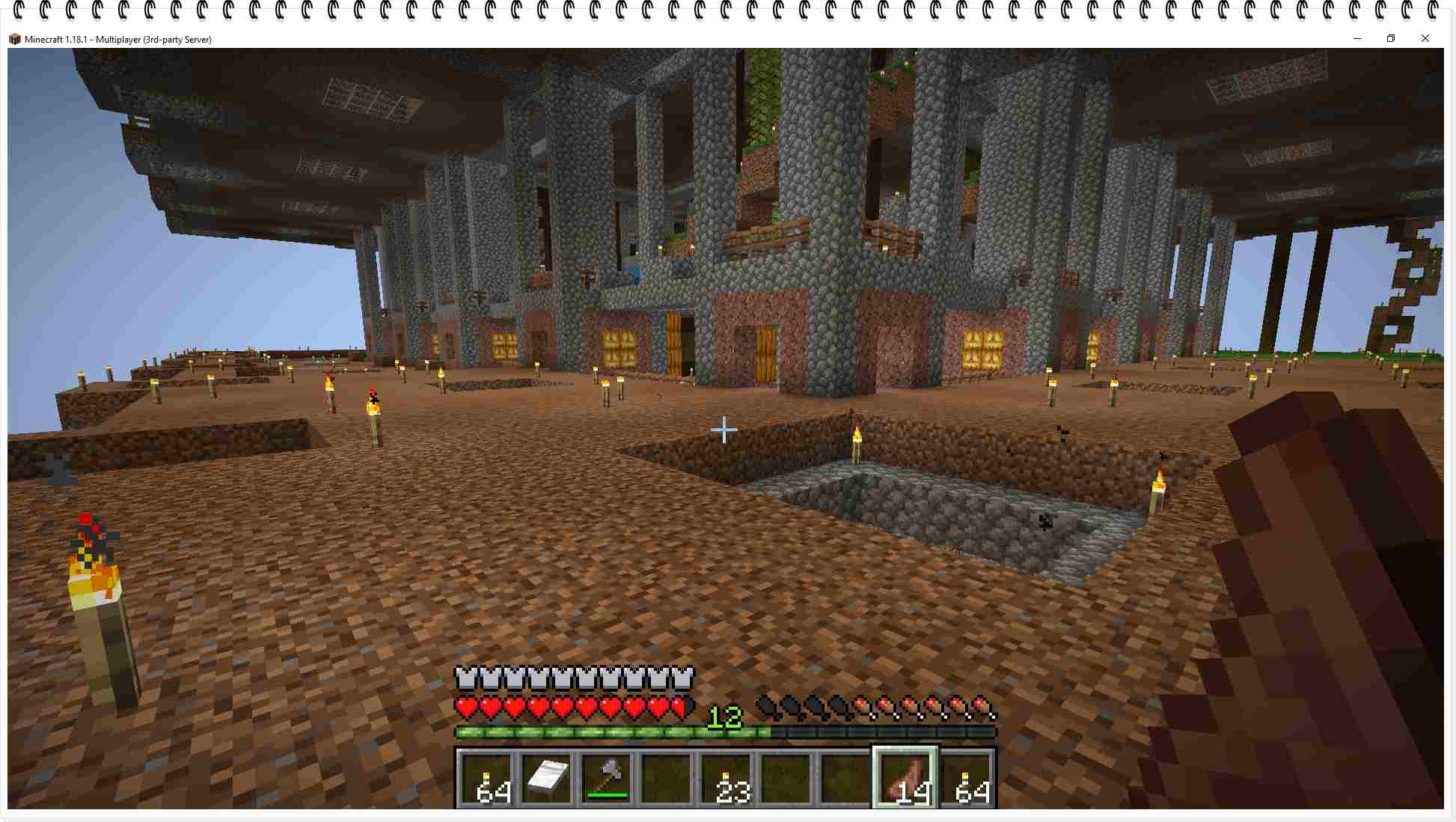Minimize the Minecraft game window
The height and width of the screenshot is (822, 1456).
pos(1357,39)
